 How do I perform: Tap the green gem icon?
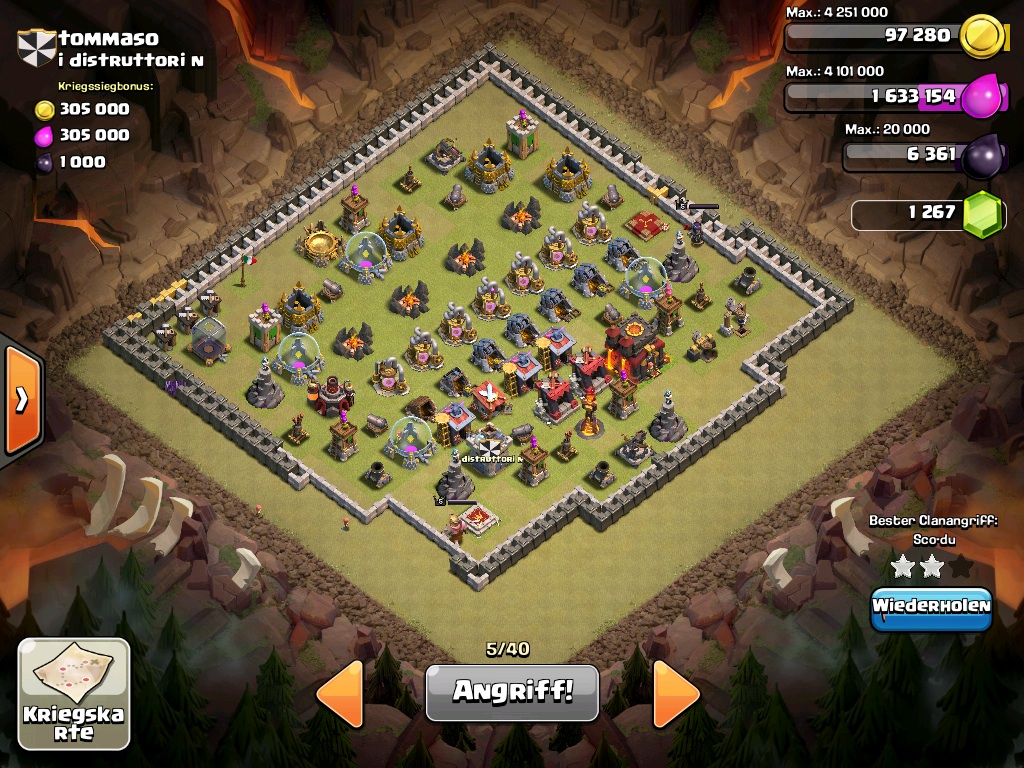tap(983, 213)
